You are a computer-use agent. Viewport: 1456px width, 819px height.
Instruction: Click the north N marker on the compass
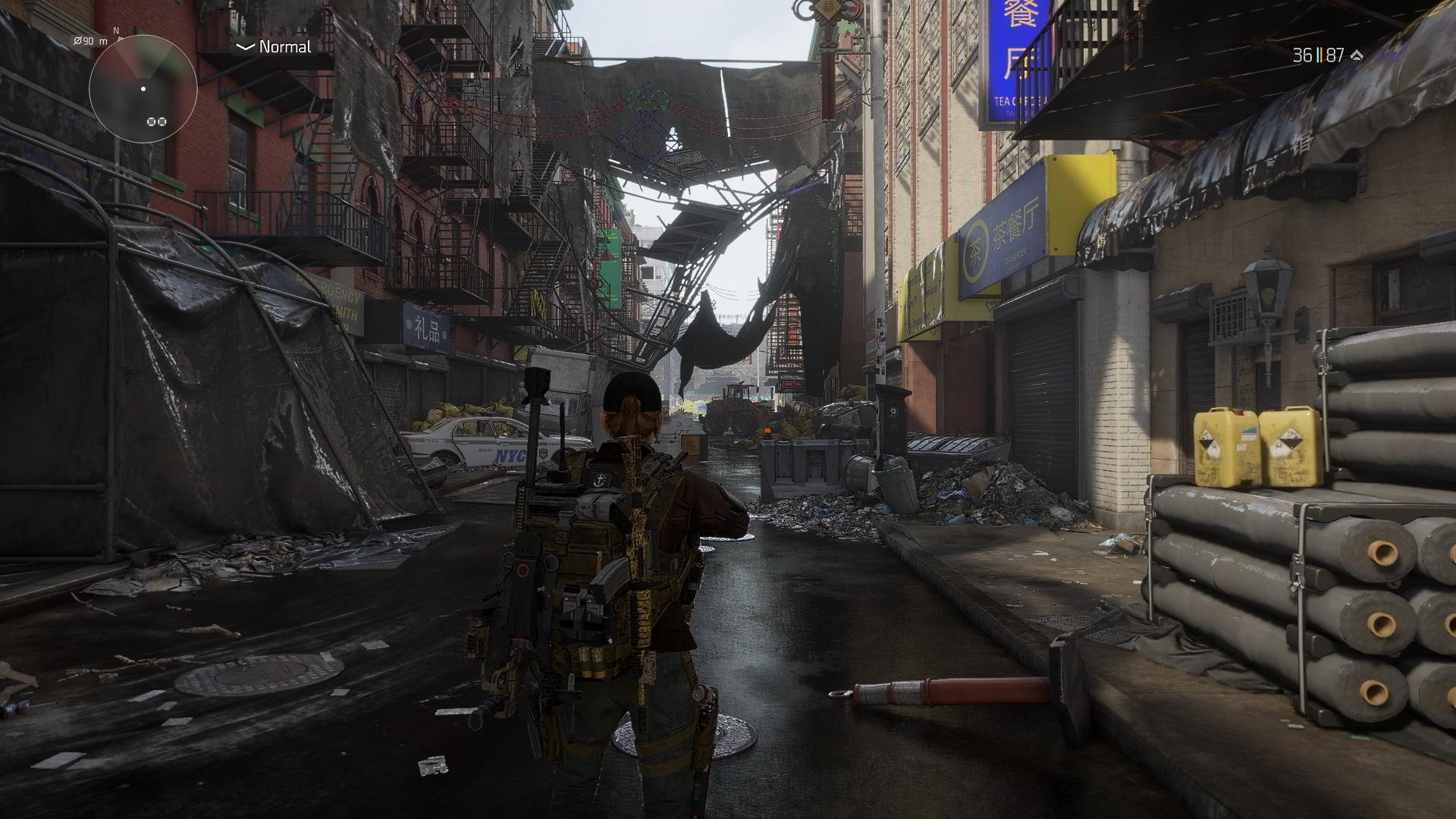pyautogui.click(x=115, y=30)
